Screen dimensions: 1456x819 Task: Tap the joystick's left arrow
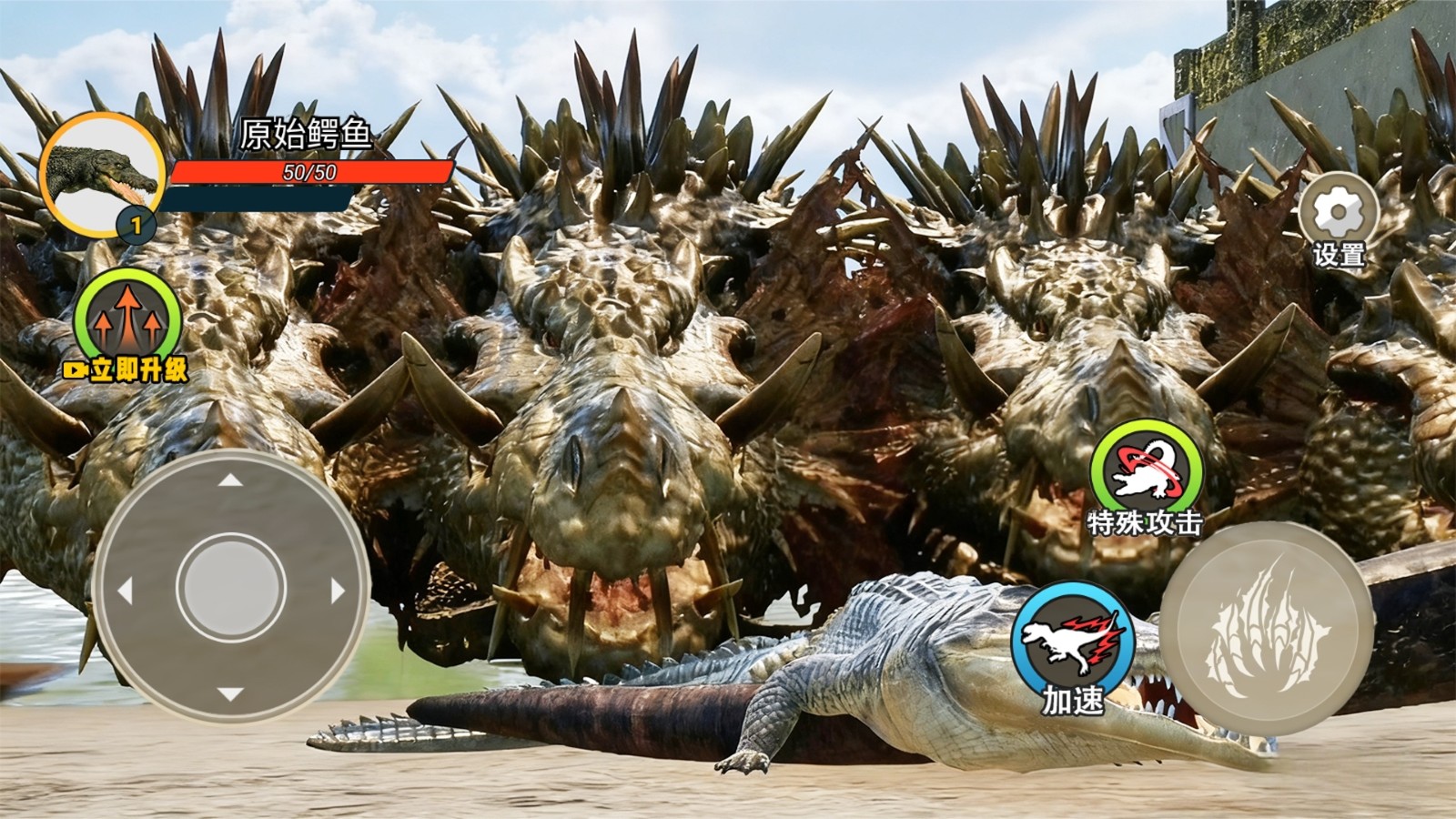125,591
